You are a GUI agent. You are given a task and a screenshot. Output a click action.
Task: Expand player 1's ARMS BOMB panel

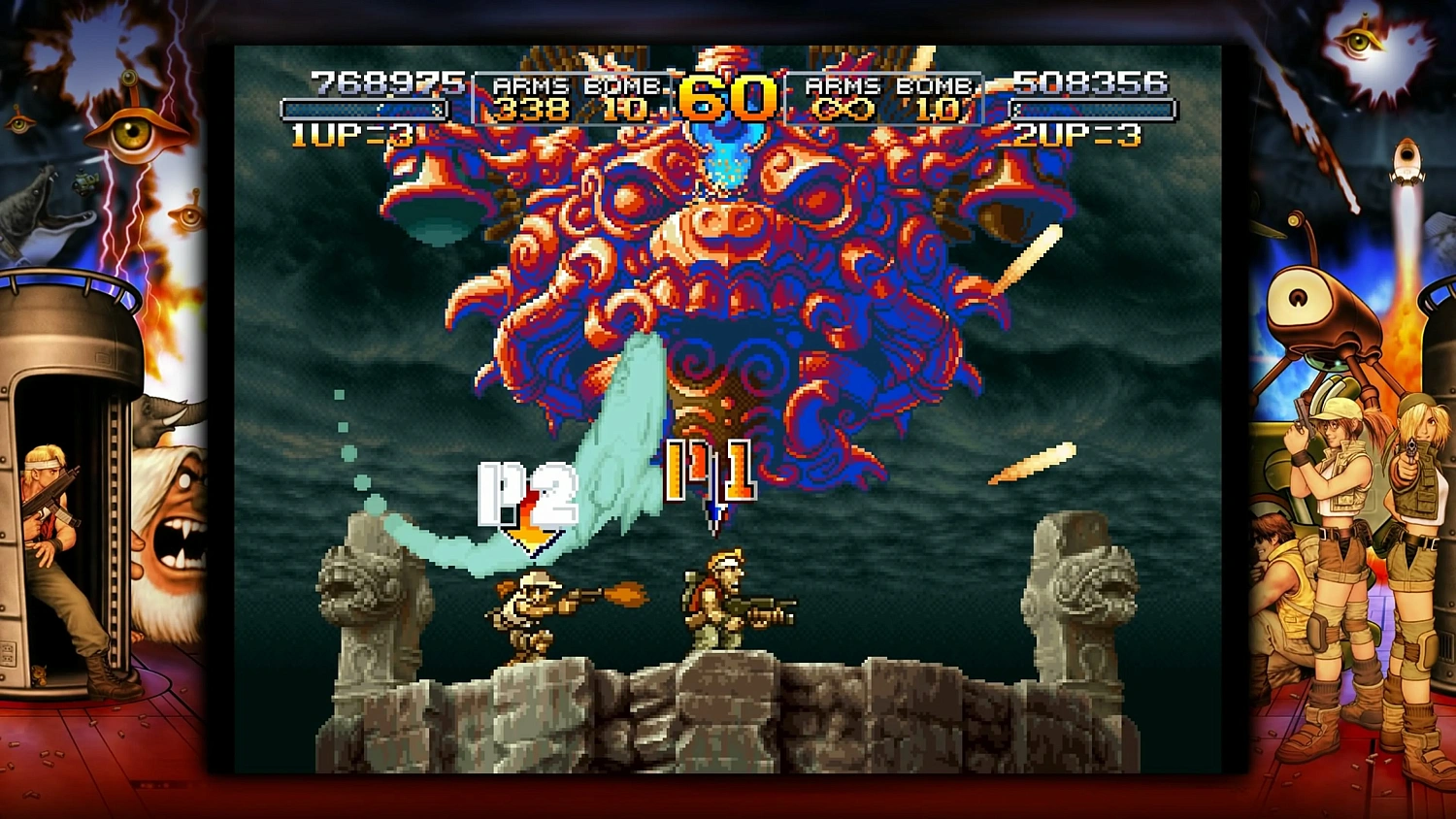click(x=573, y=97)
